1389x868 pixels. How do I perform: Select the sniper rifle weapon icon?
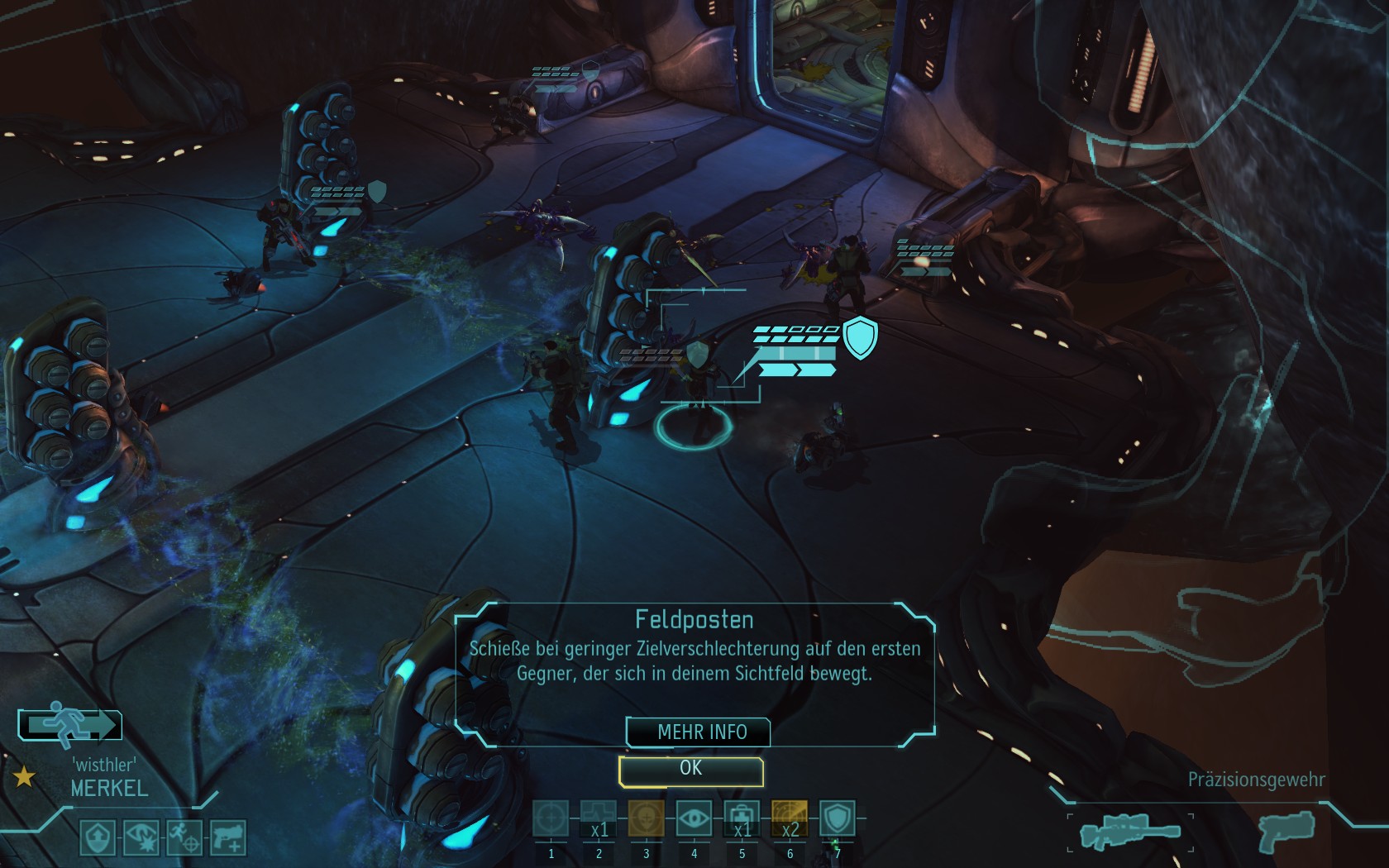point(1130,832)
